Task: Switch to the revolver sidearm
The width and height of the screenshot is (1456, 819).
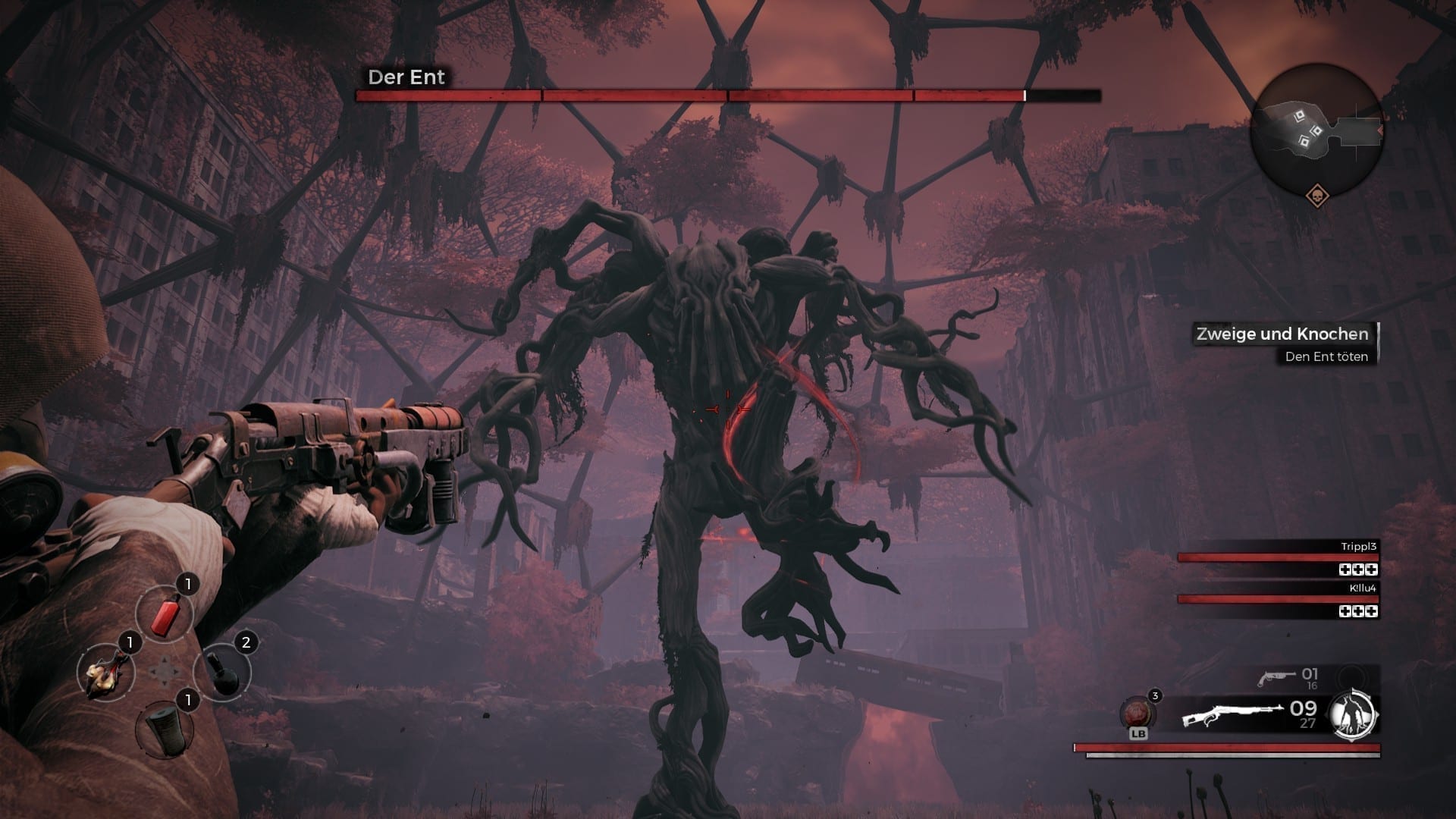Action: coord(1276,677)
